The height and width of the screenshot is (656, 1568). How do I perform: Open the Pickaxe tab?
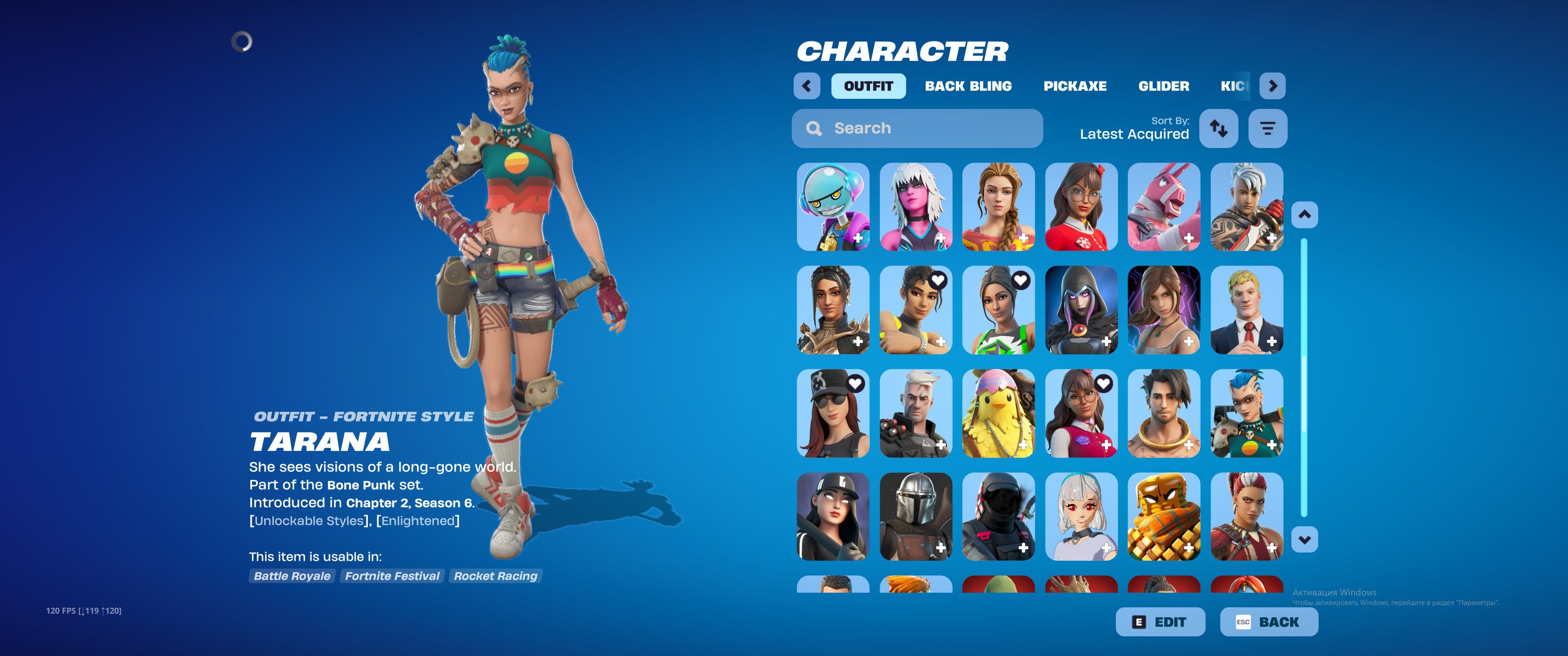[x=1075, y=86]
